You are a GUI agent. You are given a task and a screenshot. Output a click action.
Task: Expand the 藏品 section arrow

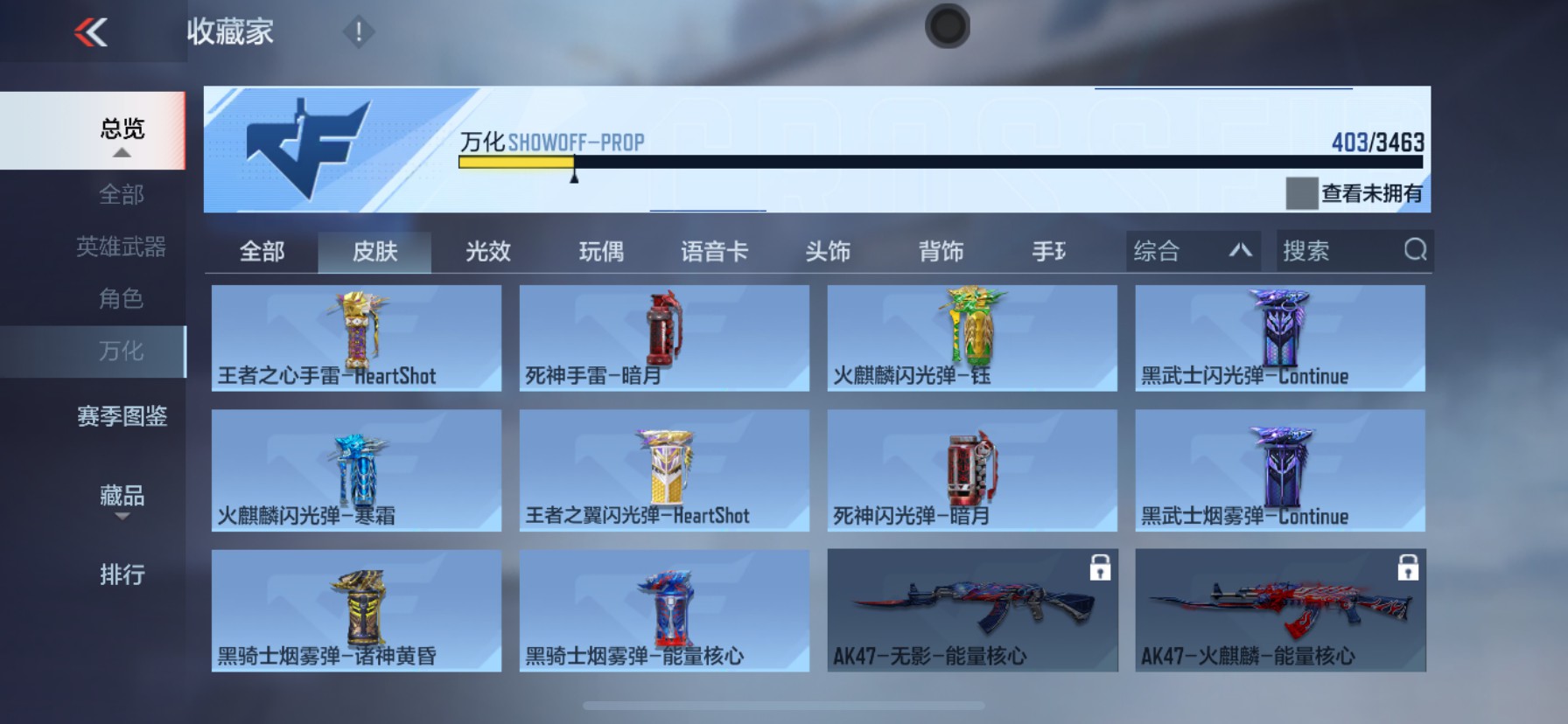[x=122, y=517]
